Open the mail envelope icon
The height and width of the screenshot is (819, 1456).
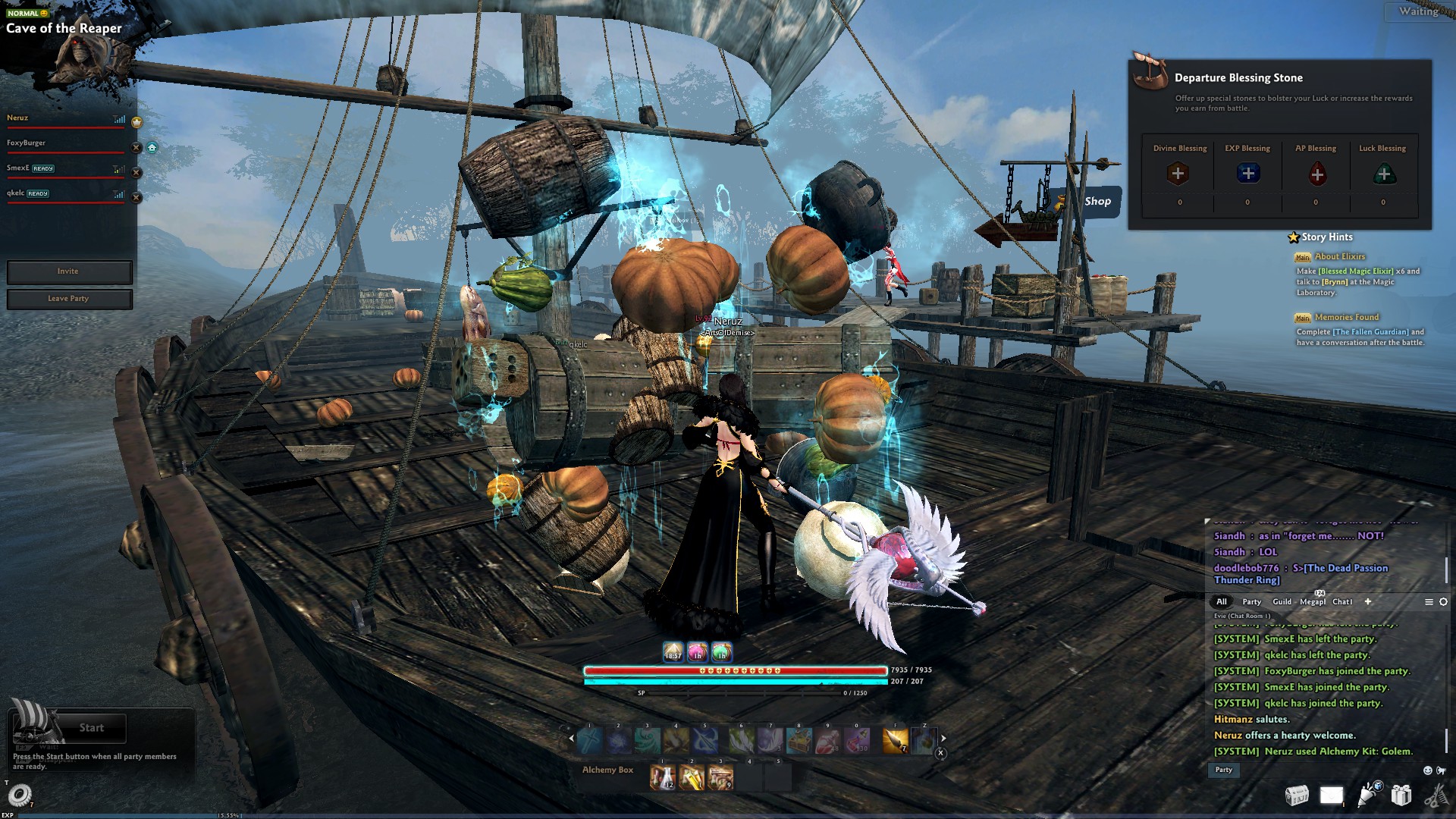(1332, 795)
